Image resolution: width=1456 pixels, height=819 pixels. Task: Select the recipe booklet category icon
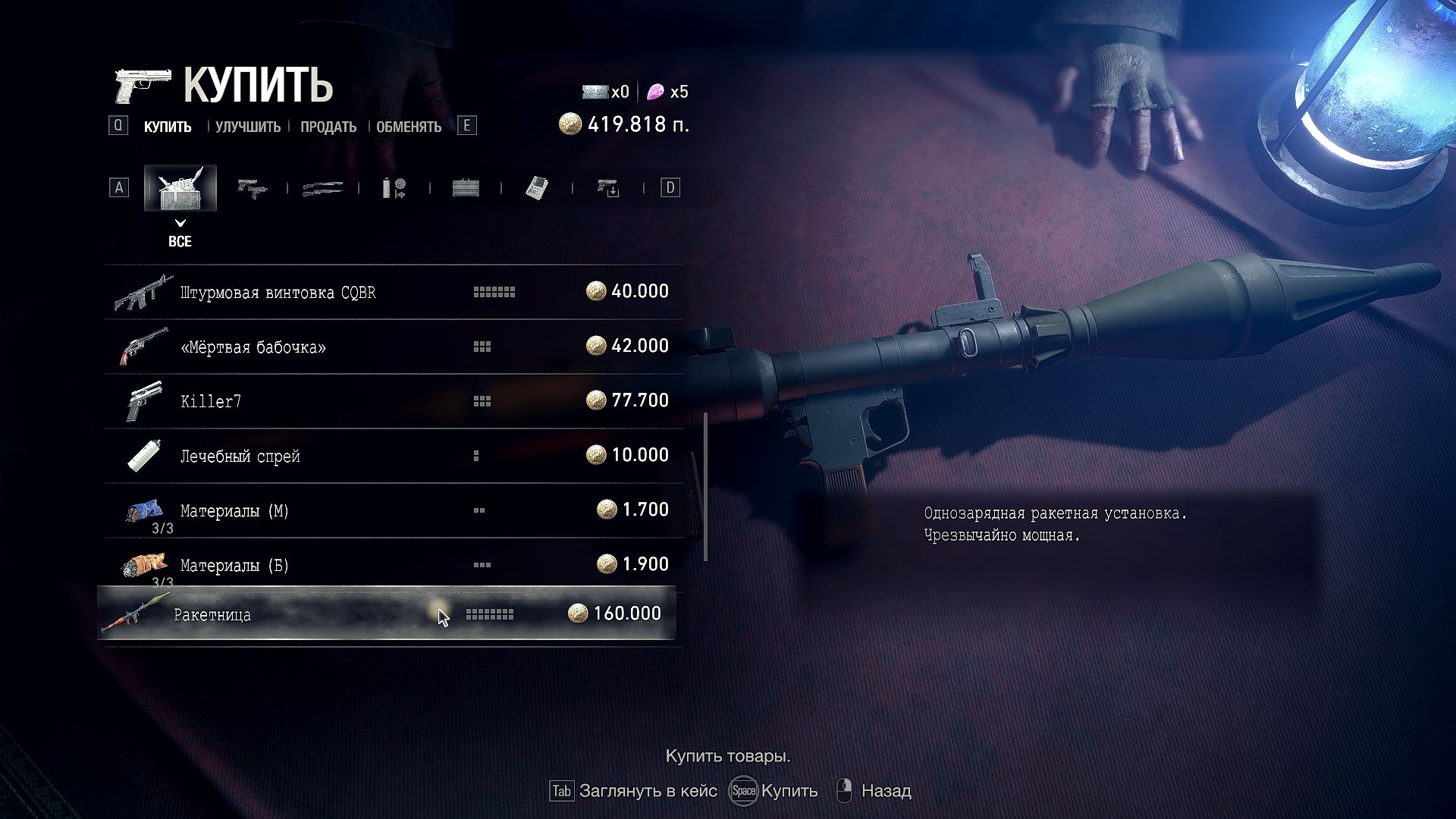(537, 188)
